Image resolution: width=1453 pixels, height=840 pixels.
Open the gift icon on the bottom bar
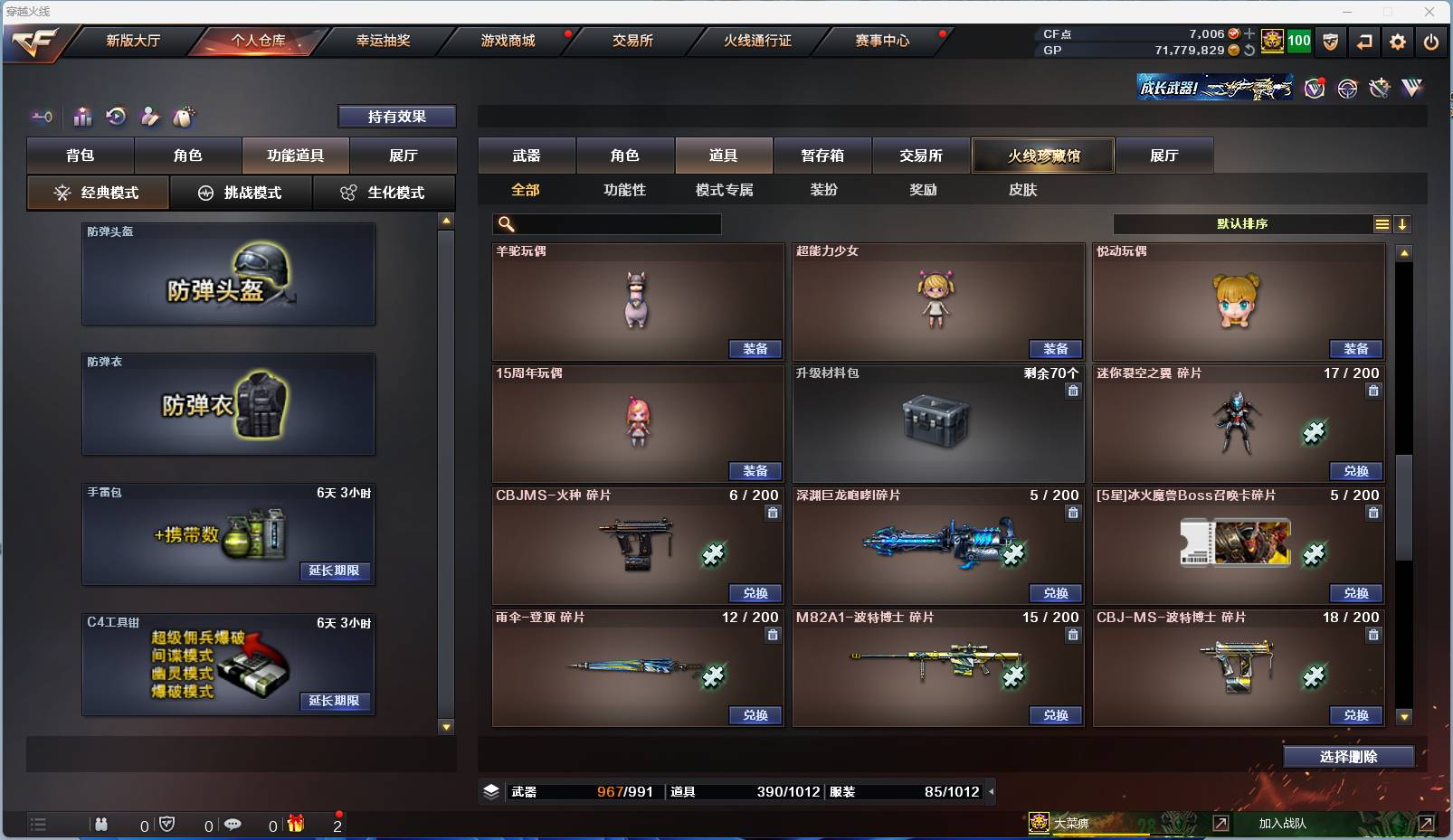click(296, 825)
